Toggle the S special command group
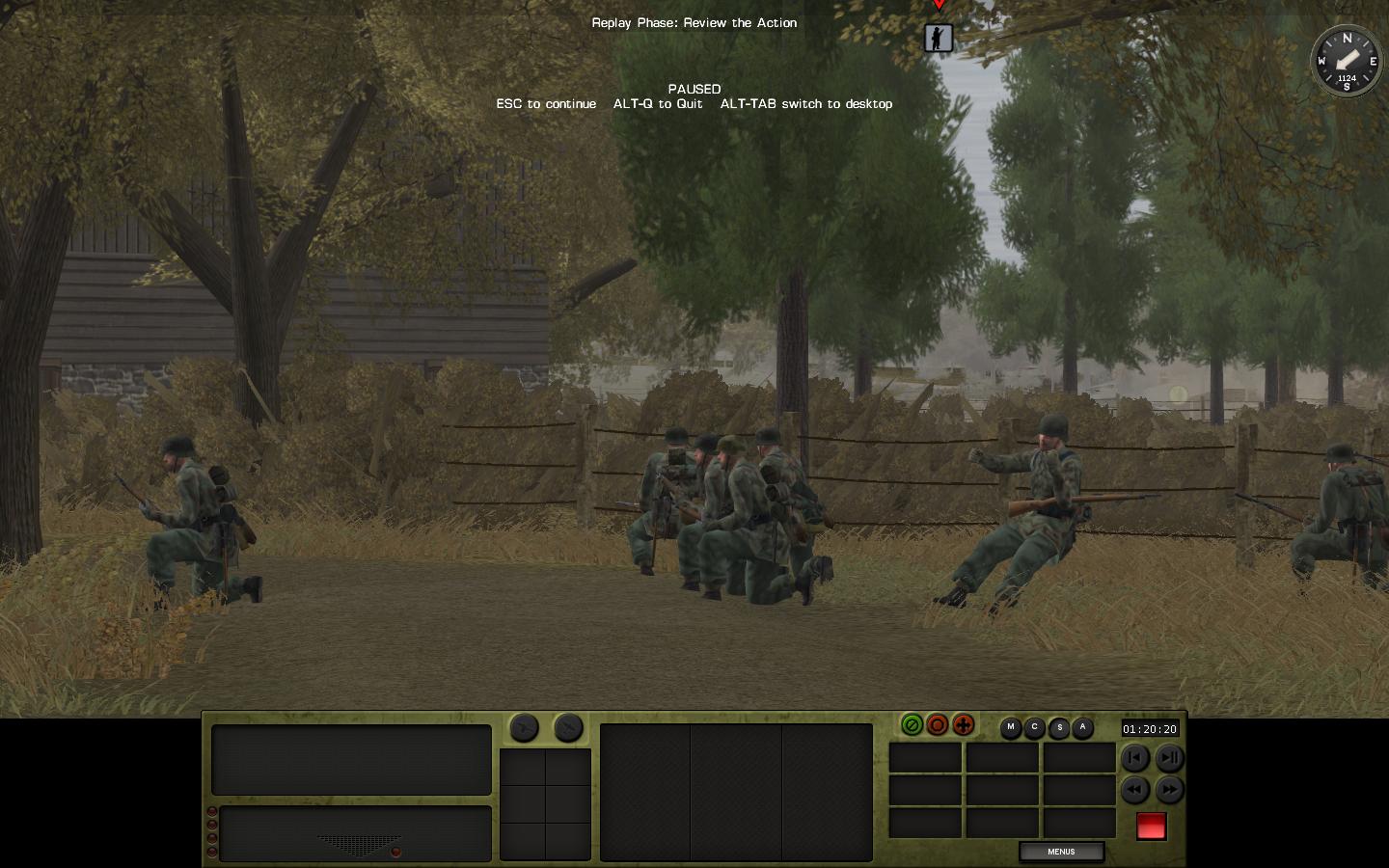The width and height of the screenshot is (1389, 868). coord(1059,729)
